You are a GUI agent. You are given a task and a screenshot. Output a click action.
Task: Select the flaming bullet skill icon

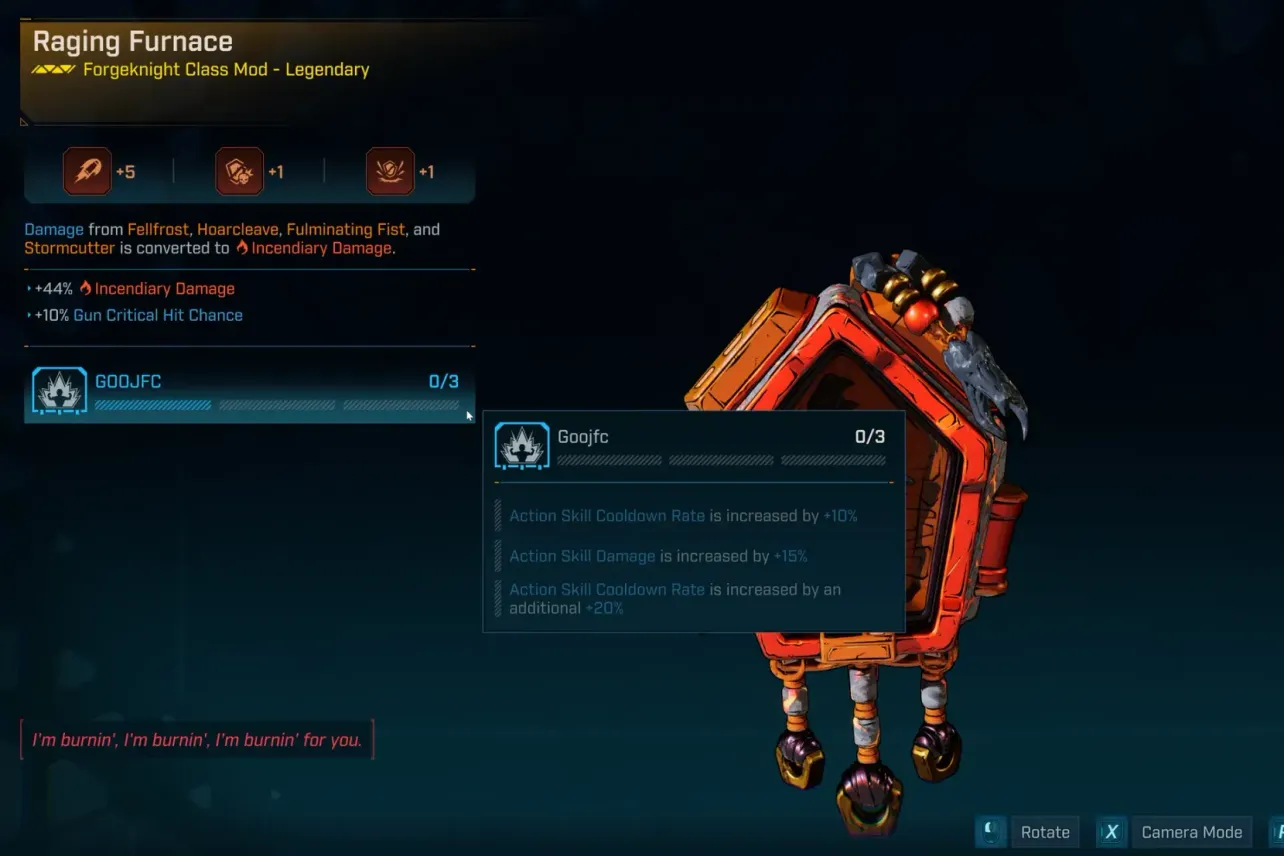point(87,172)
